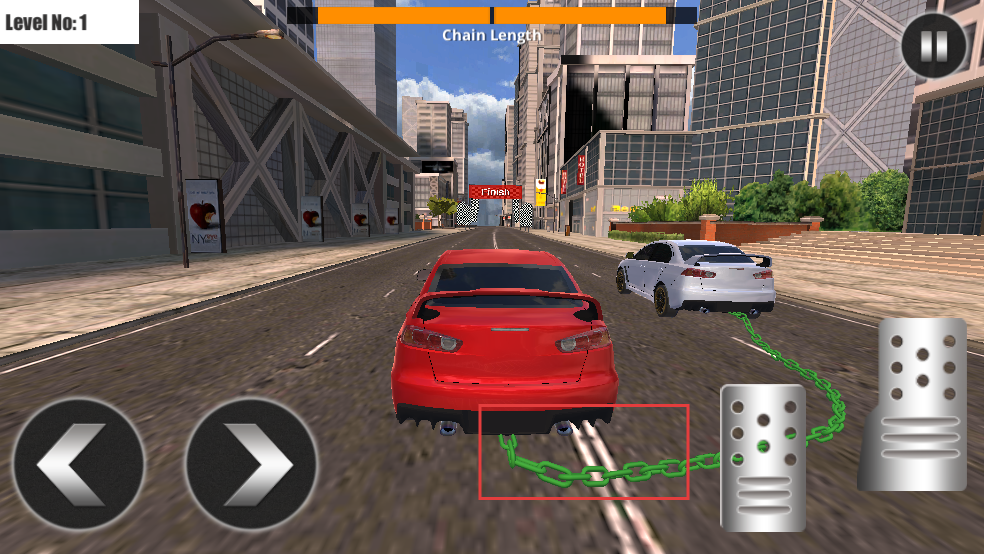Steer right with the right arrow button
The width and height of the screenshot is (984, 554).
click(251, 463)
